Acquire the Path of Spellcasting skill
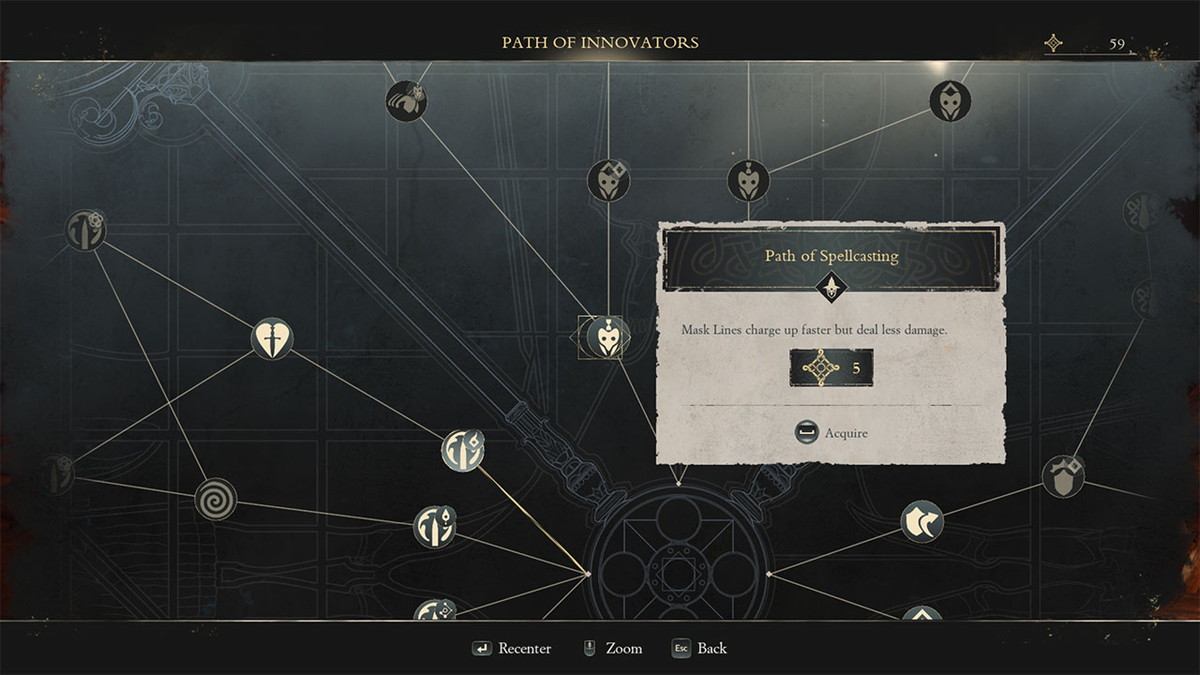The image size is (1200, 675). pyautogui.click(x=831, y=433)
